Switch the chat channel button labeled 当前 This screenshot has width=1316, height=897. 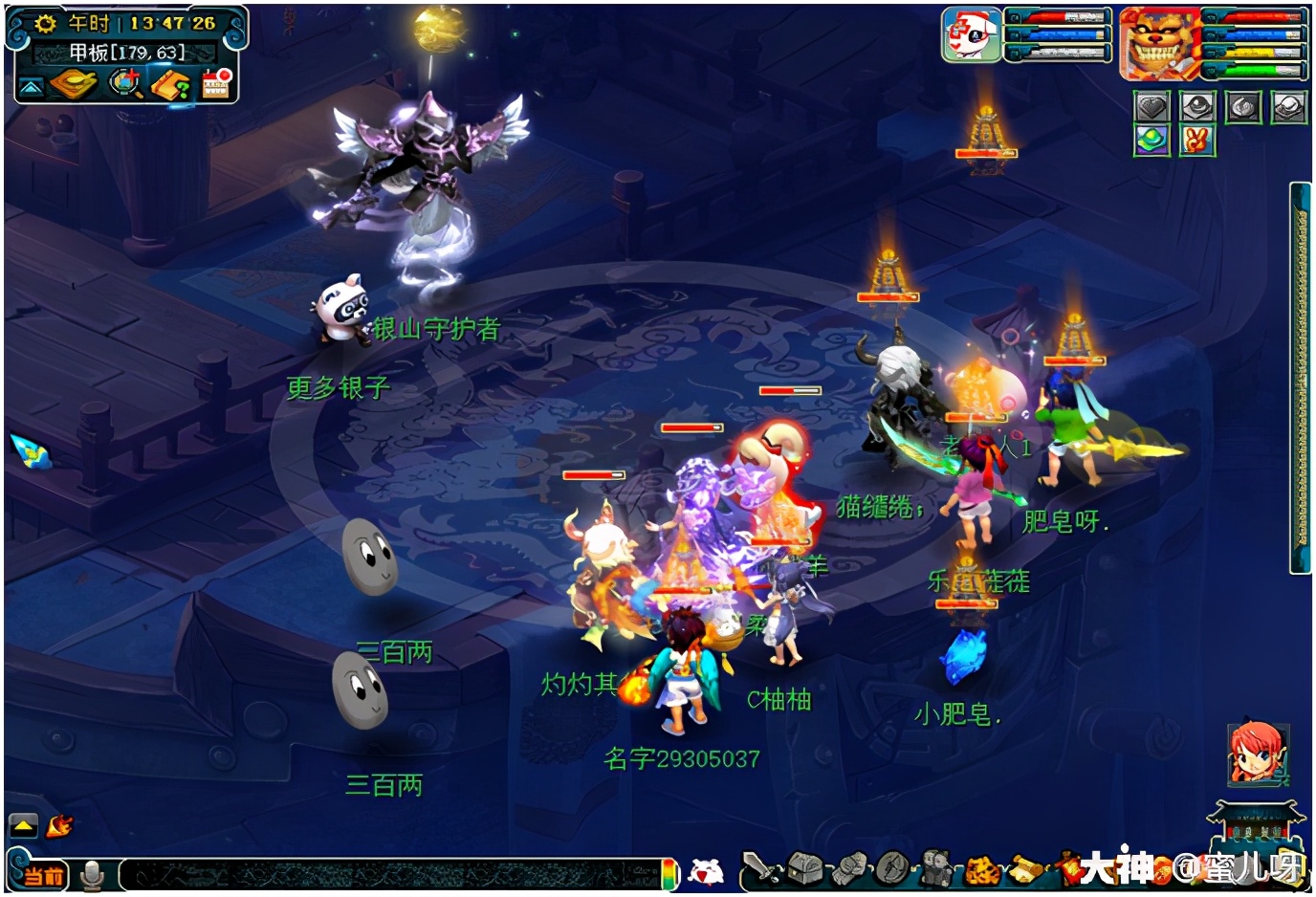coord(43,874)
